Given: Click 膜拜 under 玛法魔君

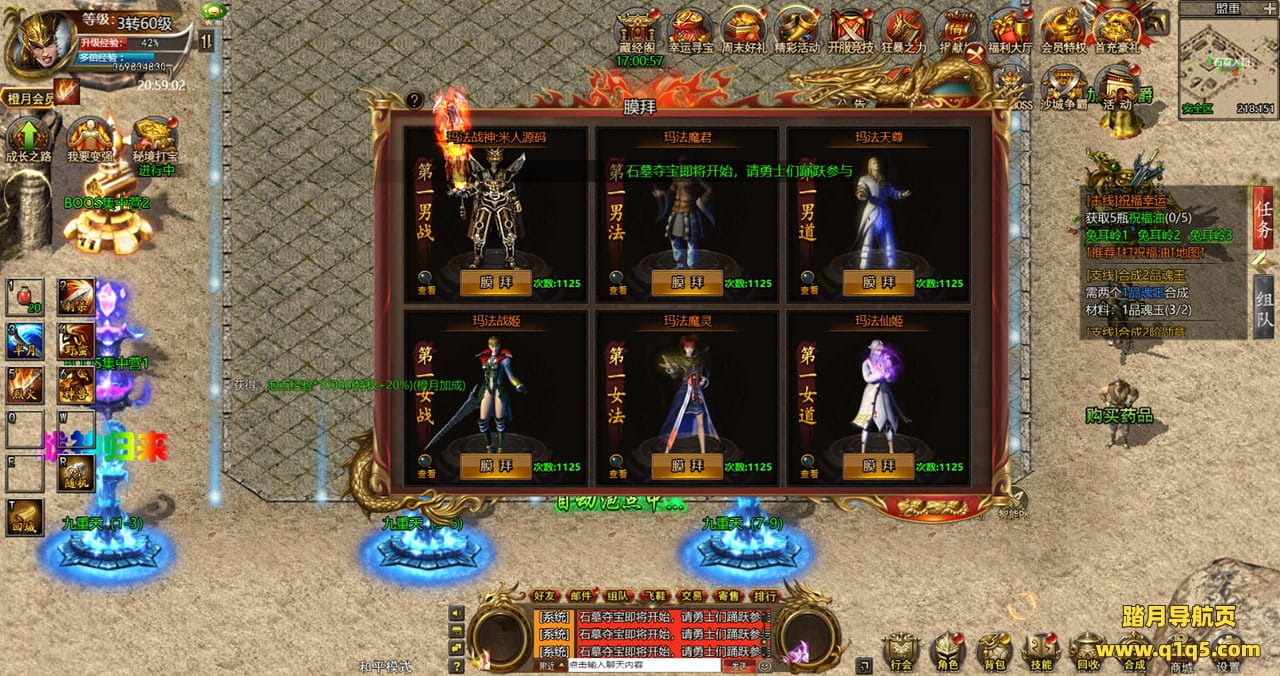Looking at the screenshot, I should click(687, 283).
